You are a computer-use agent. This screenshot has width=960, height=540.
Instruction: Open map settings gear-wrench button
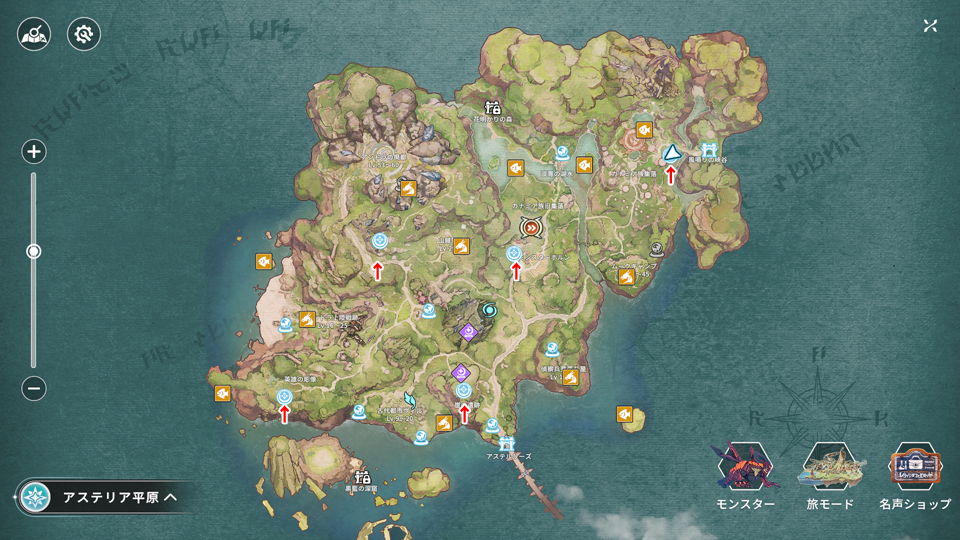click(84, 35)
